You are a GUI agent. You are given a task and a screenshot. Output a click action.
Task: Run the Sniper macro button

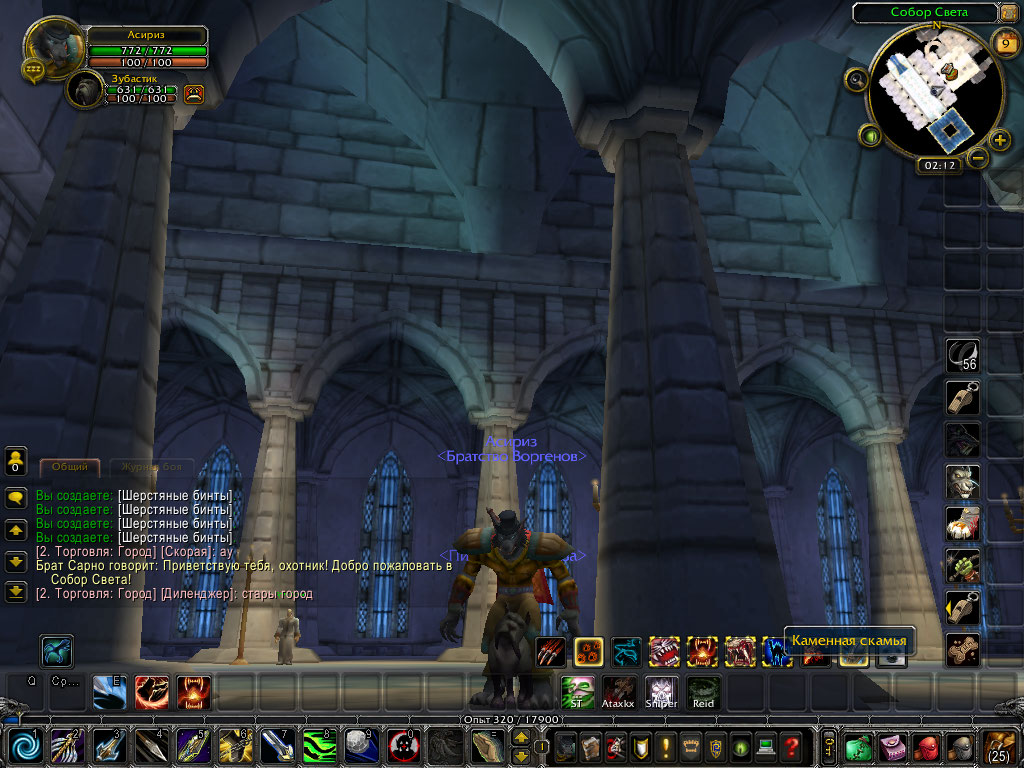click(x=661, y=691)
